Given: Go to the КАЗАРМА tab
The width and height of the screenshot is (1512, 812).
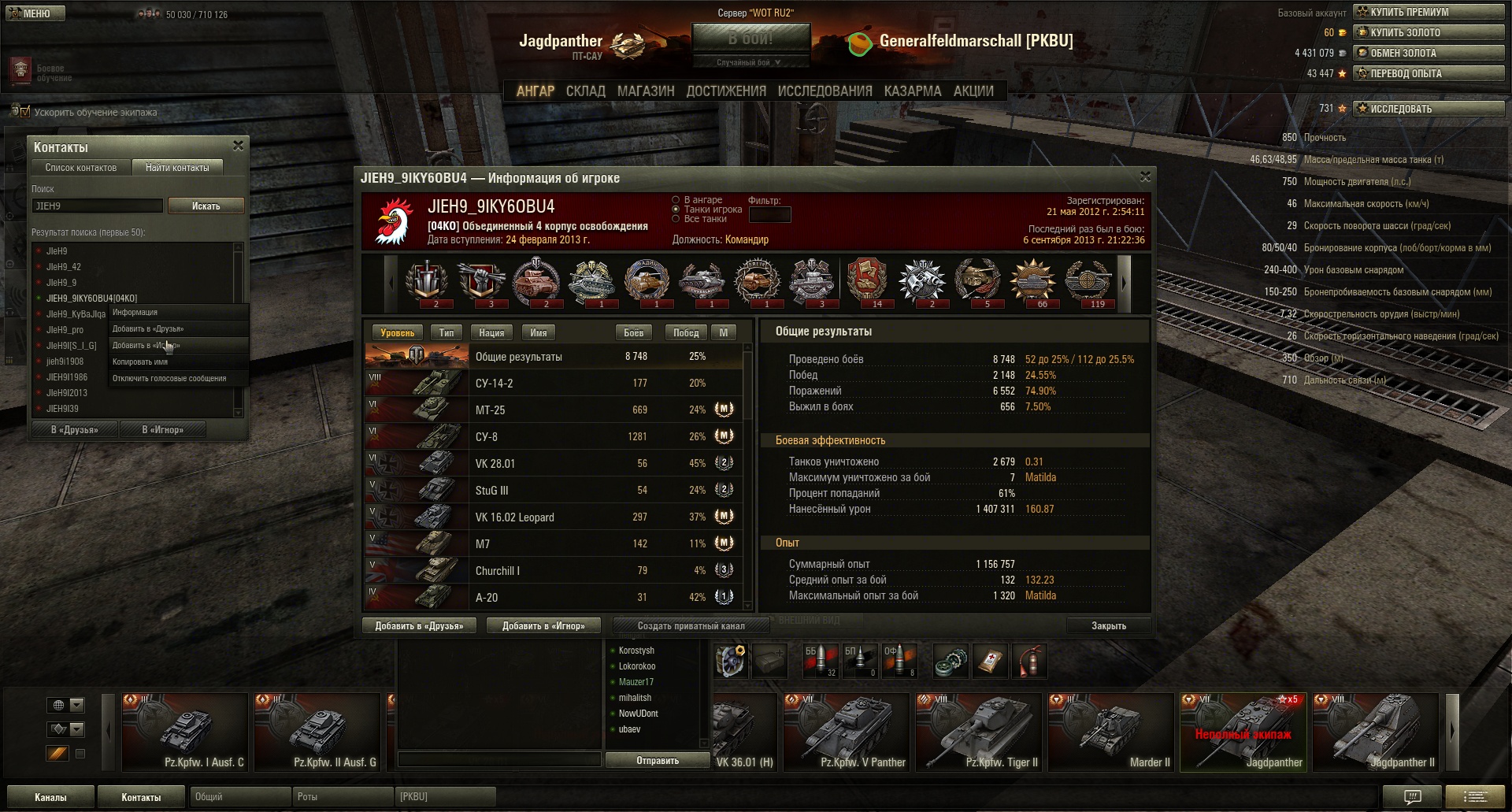Looking at the screenshot, I should pos(912,91).
